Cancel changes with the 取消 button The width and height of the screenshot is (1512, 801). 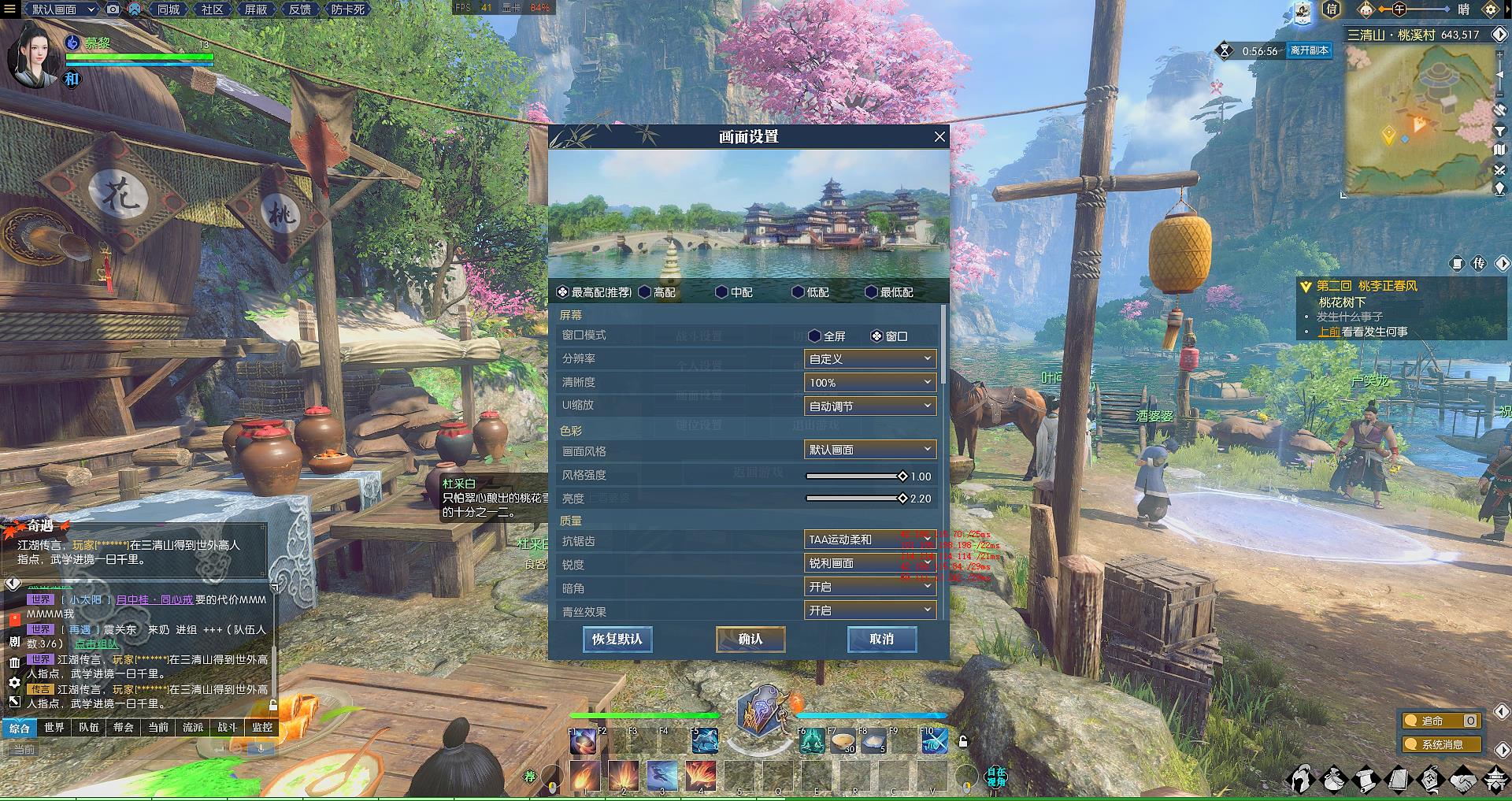pyautogui.click(x=881, y=639)
